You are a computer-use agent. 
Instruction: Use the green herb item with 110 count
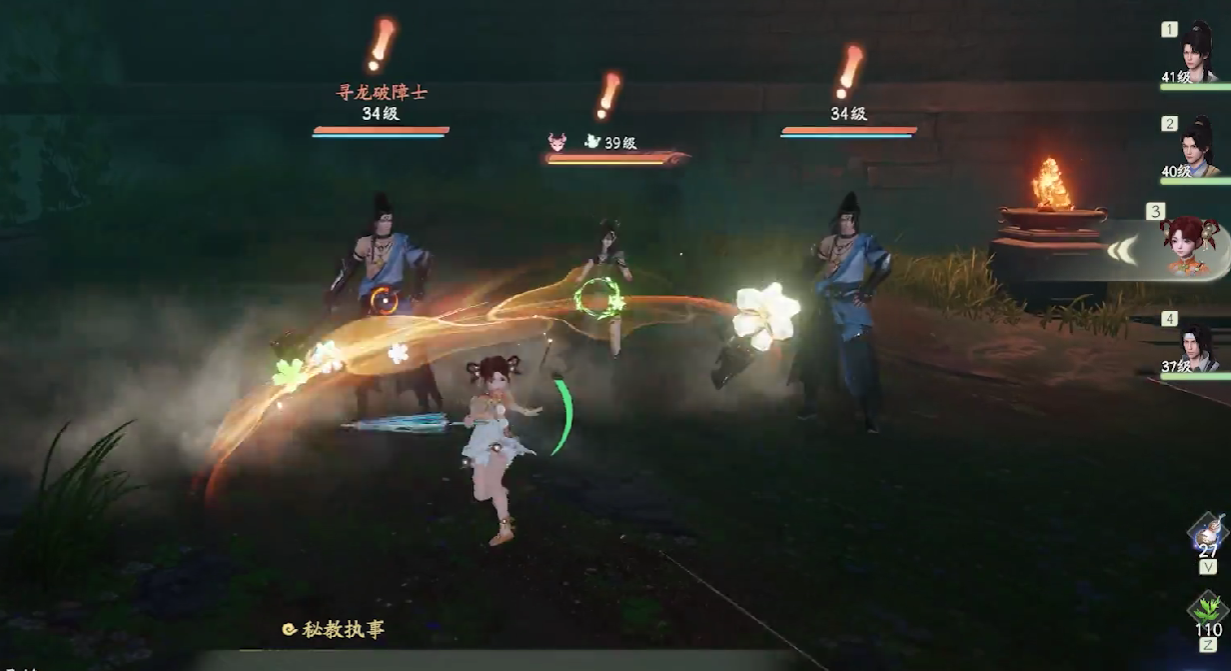click(x=1208, y=608)
